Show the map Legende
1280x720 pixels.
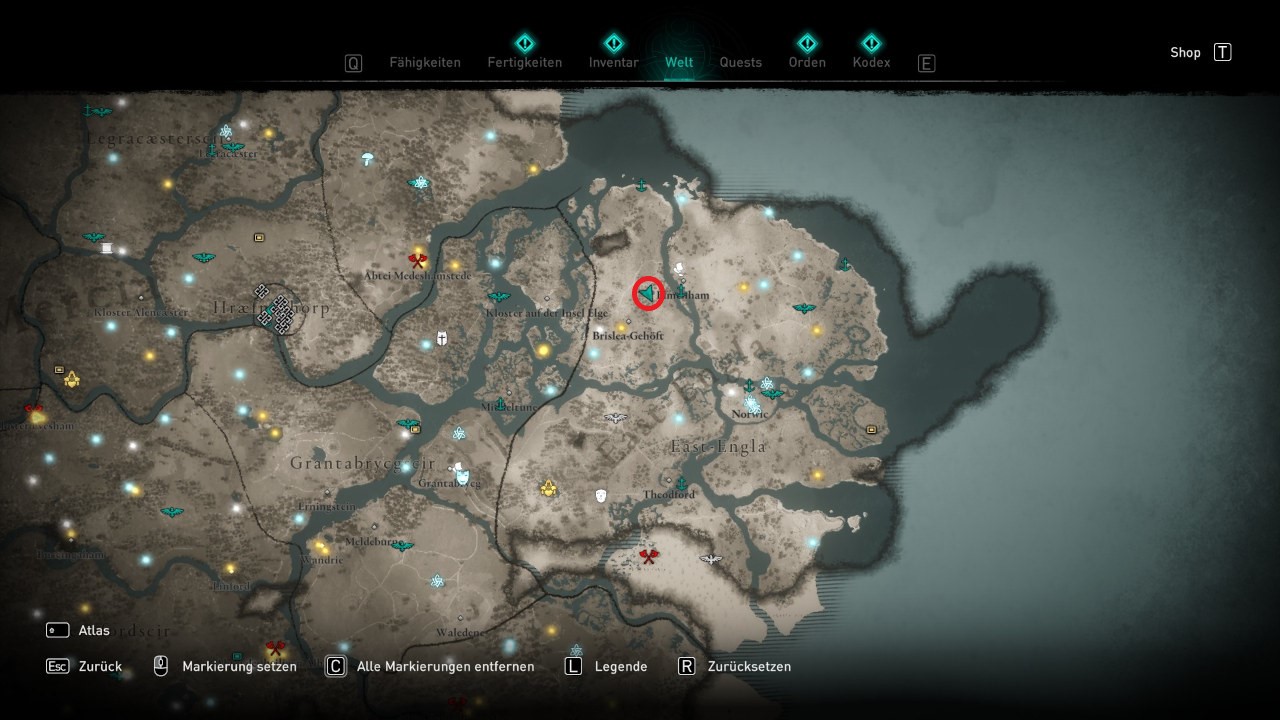click(620, 666)
